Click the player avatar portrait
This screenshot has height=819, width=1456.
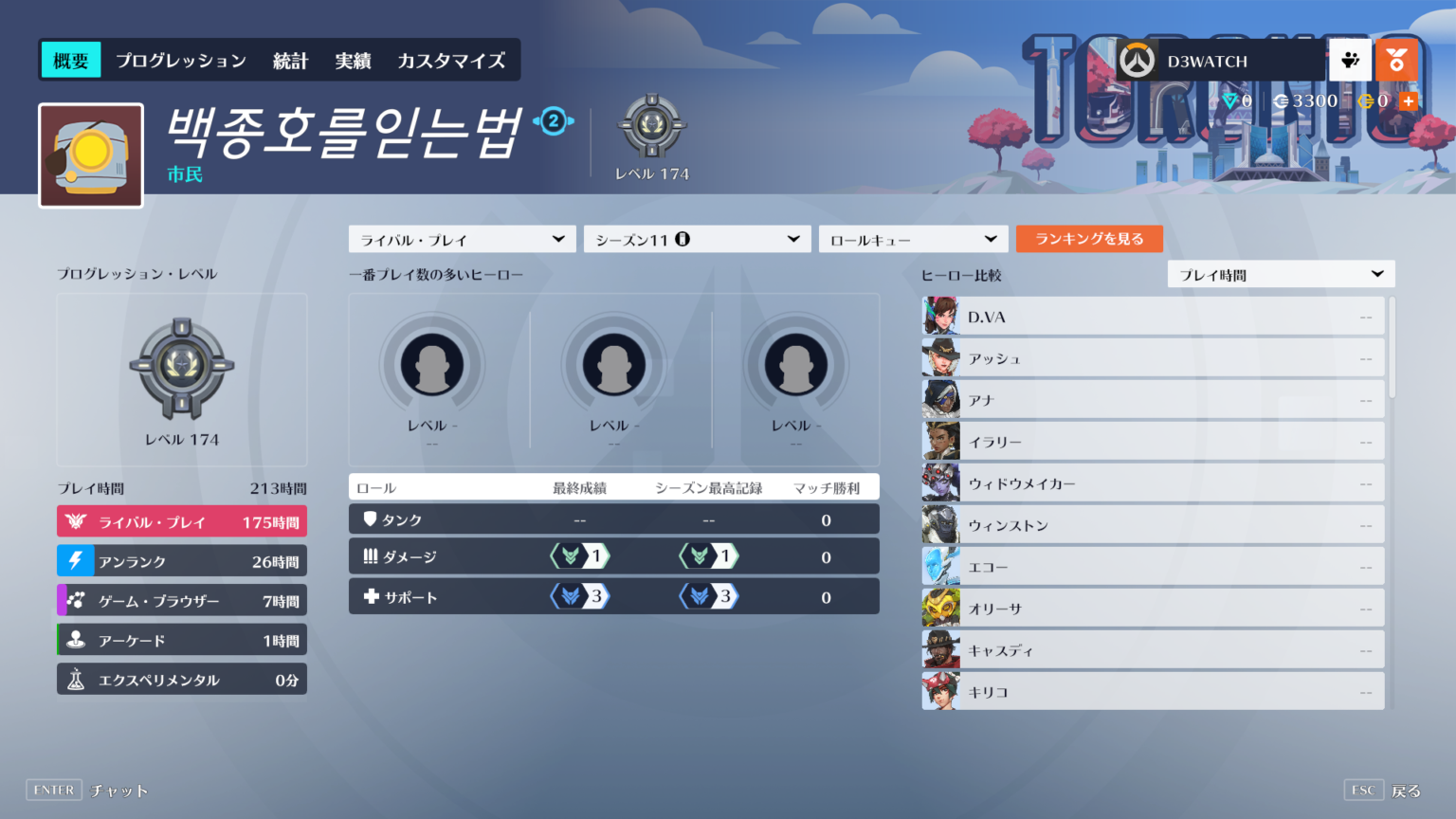pos(90,155)
